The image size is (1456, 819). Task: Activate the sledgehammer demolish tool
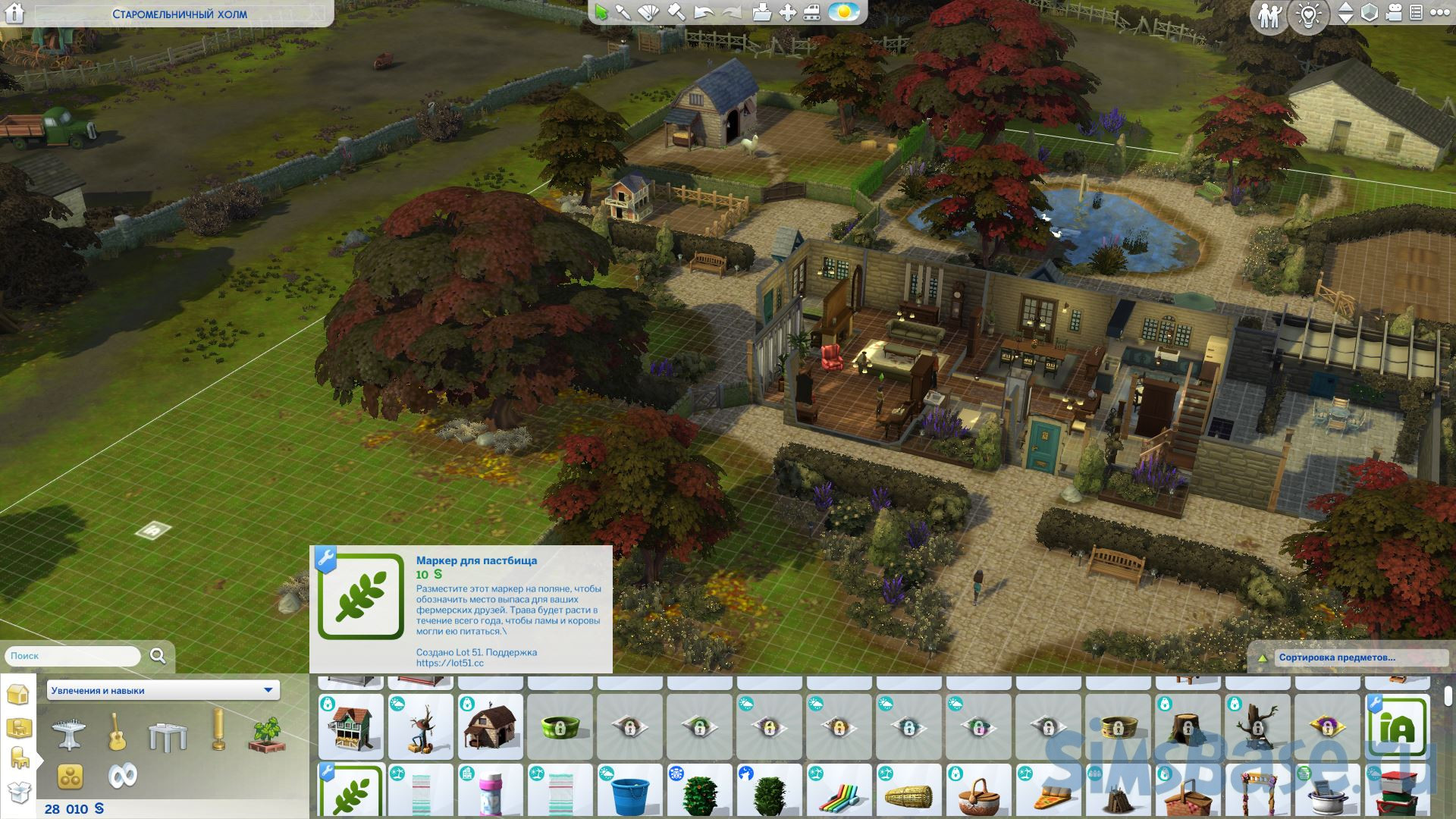pyautogui.click(x=676, y=13)
